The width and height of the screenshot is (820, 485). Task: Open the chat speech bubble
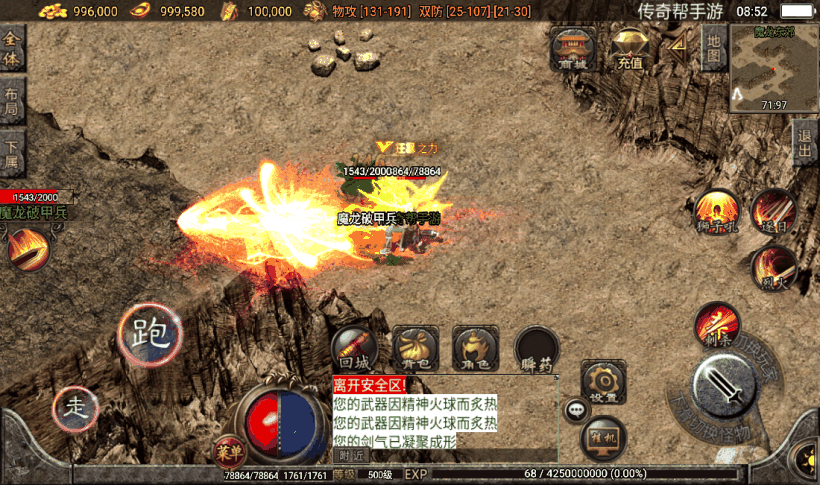tap(577, 408)
